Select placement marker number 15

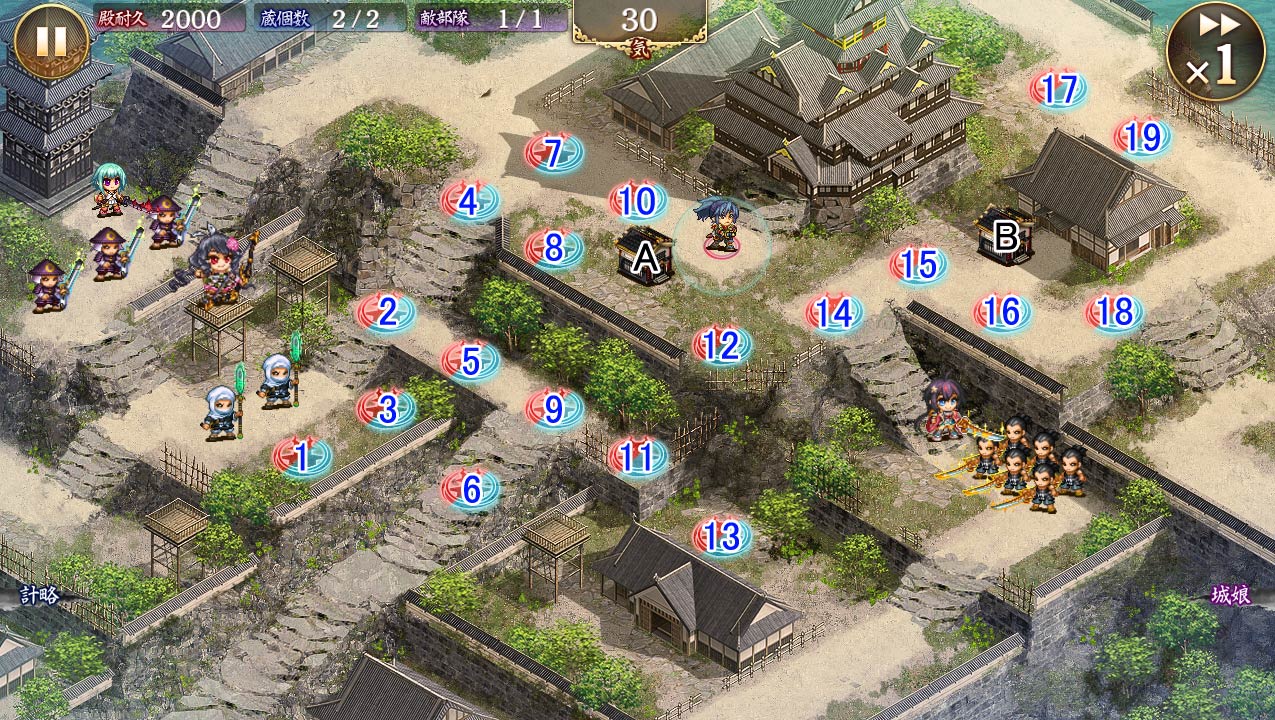918,265
